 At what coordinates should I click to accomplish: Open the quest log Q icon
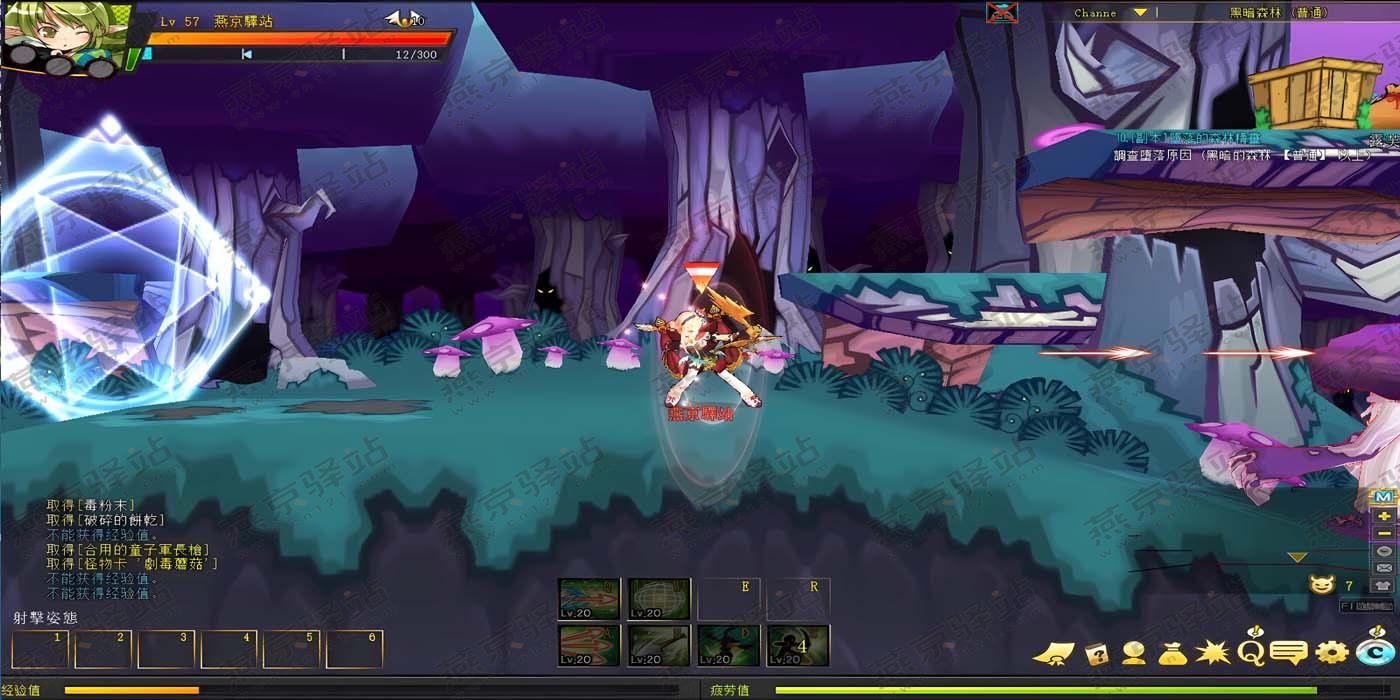tap(1250, 651)
